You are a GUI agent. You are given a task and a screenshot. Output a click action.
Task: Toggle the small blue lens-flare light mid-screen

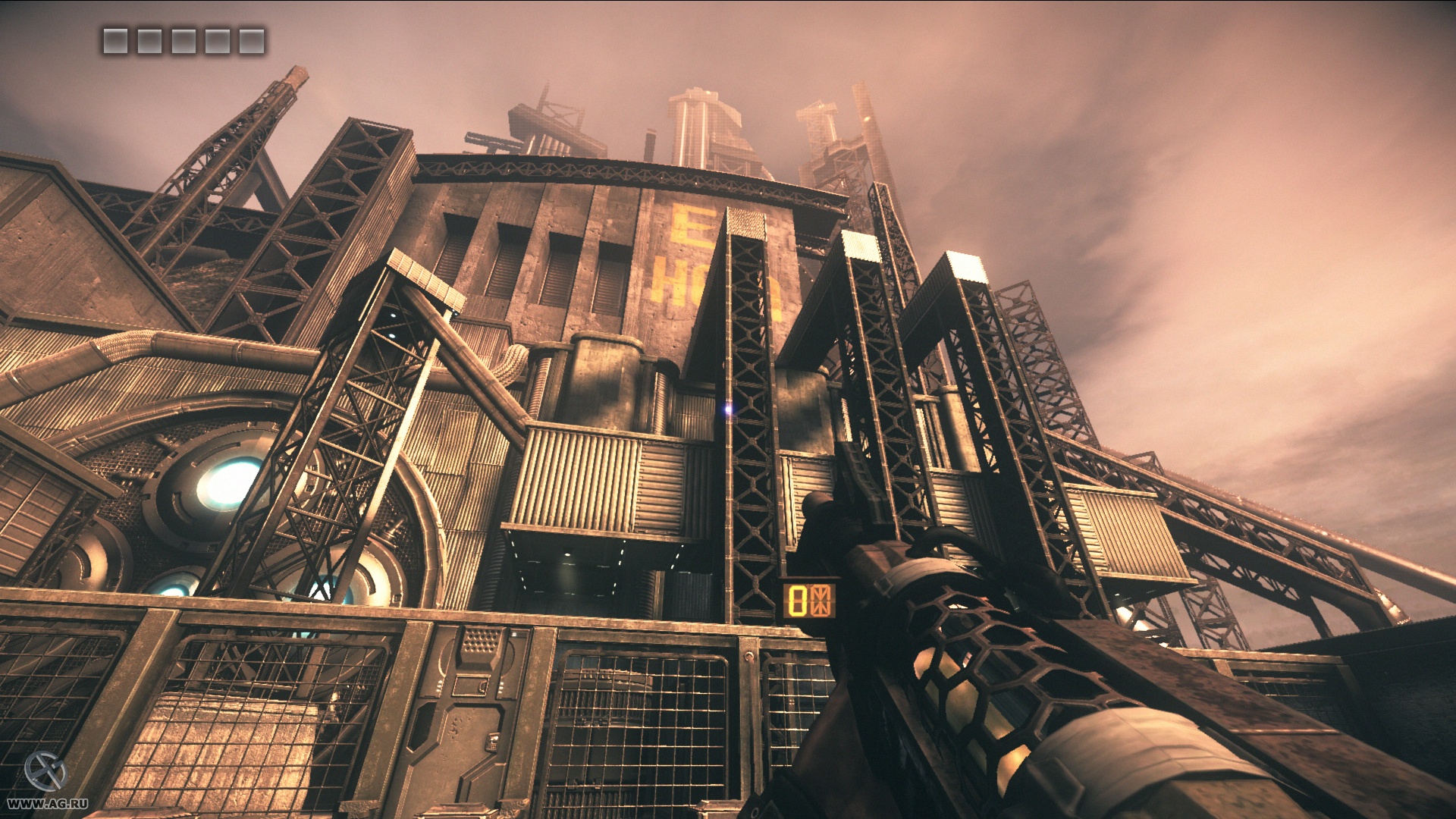[x=730, y=411]
